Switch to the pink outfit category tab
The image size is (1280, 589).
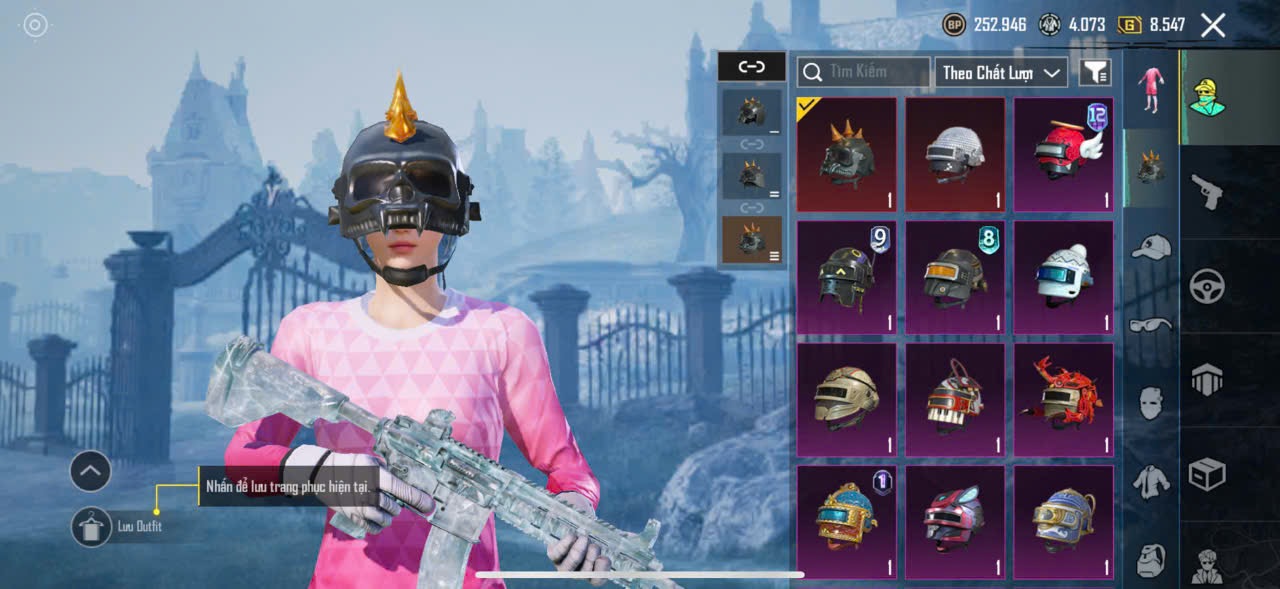pos(1150,90)
